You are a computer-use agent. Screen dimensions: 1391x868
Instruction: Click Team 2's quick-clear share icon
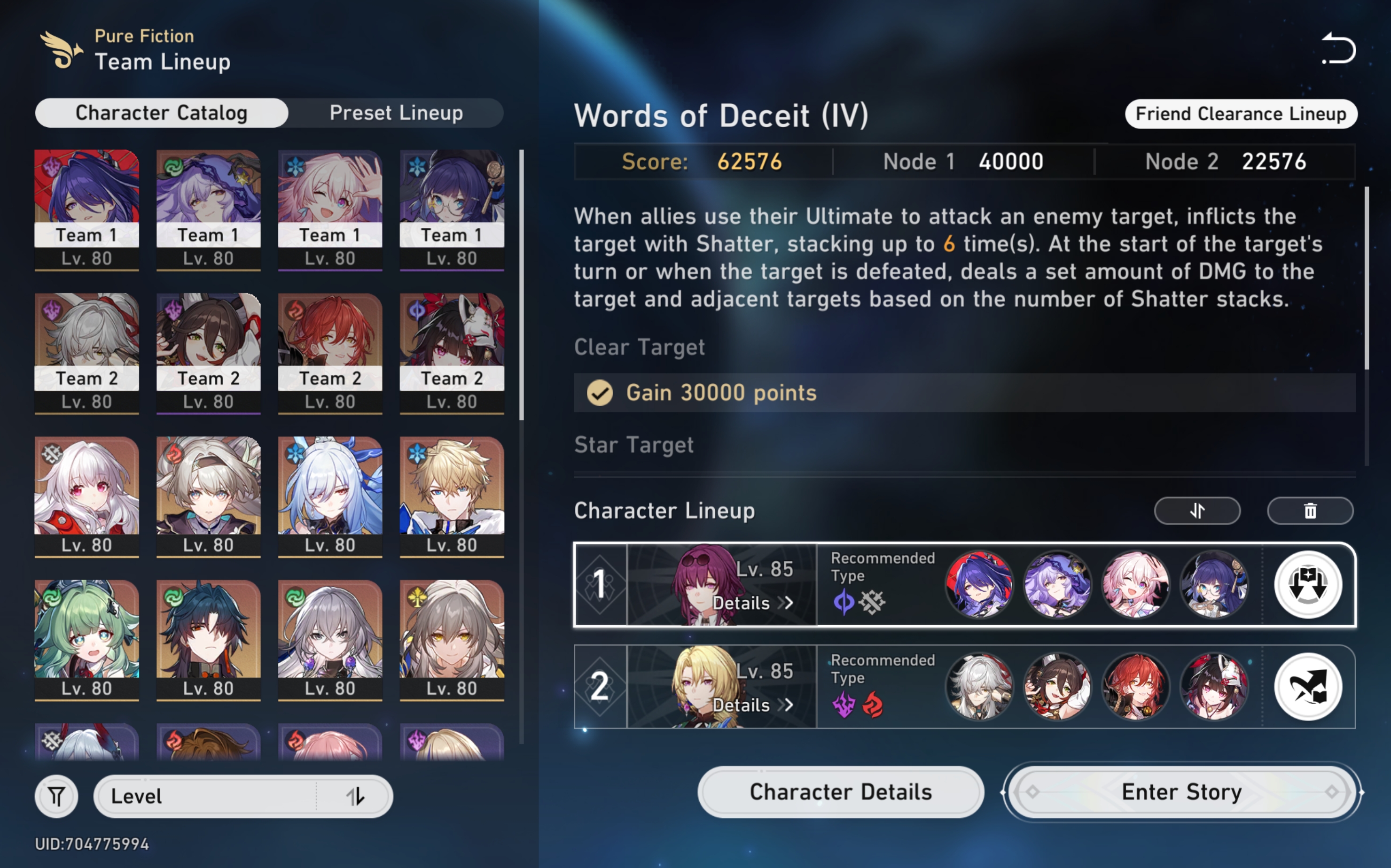click(x=1308, y=687)
